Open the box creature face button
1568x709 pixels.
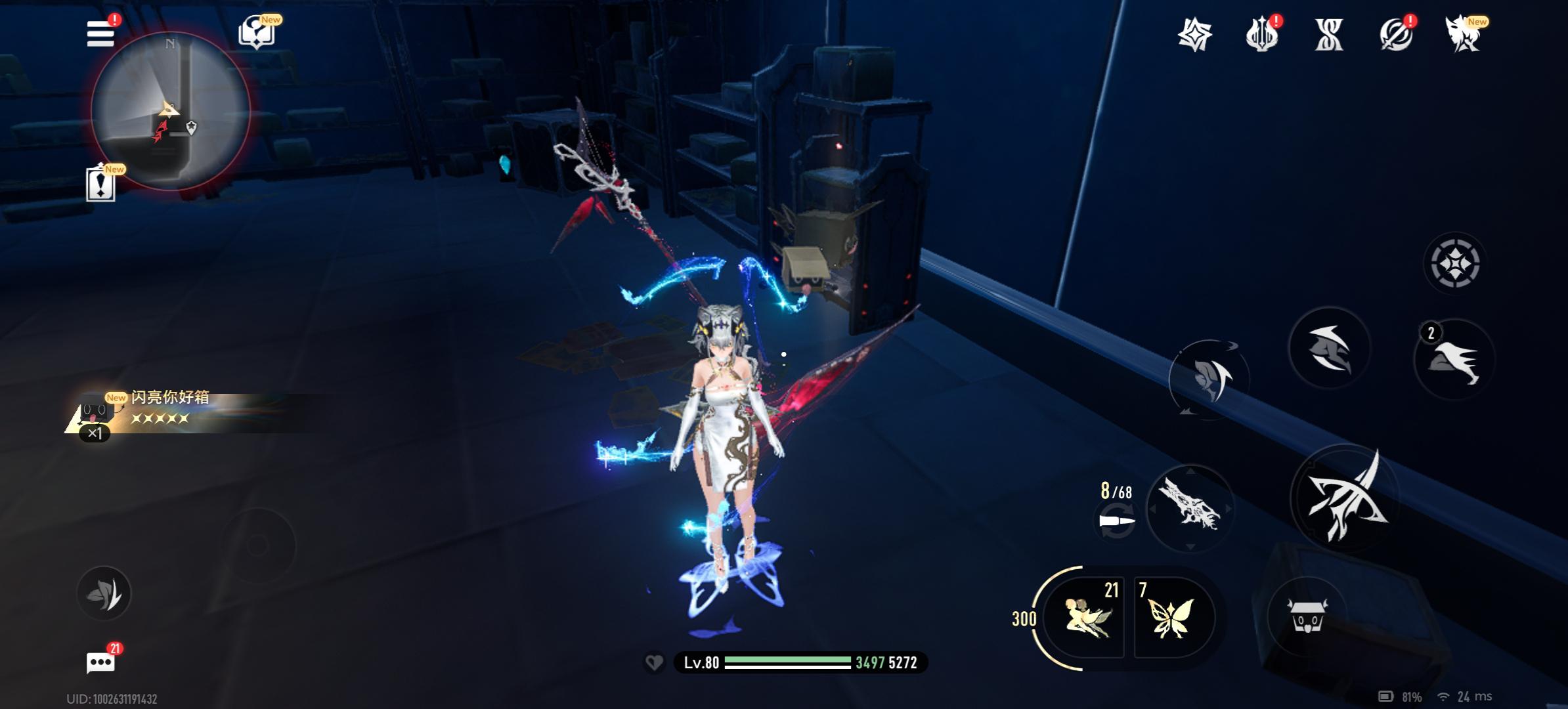click(x=1307, y=615)
